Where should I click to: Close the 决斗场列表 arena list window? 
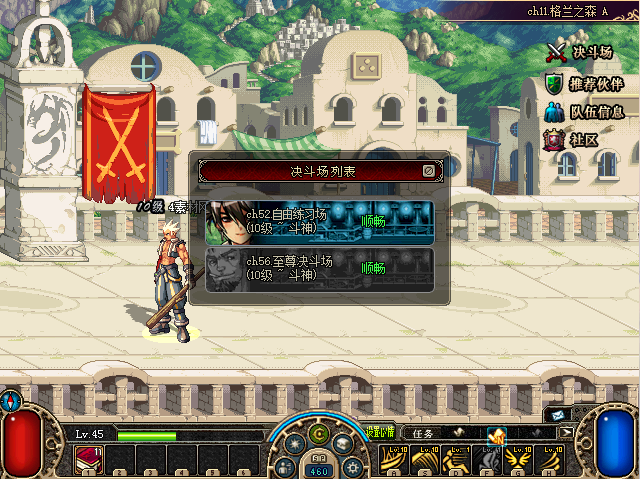[x=428, y=171]
